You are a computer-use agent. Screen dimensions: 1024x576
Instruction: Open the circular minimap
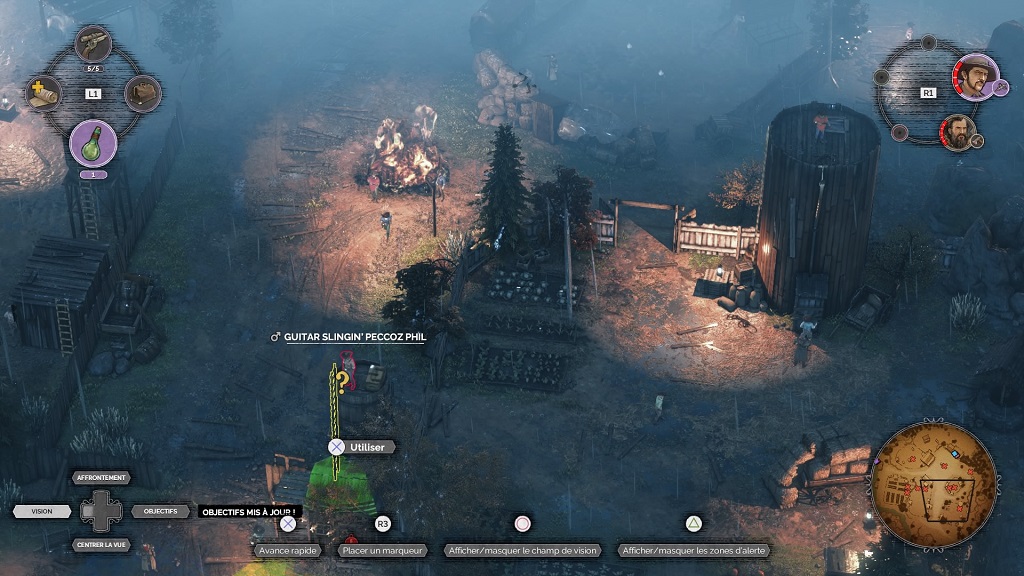click(x=934, y=484)
